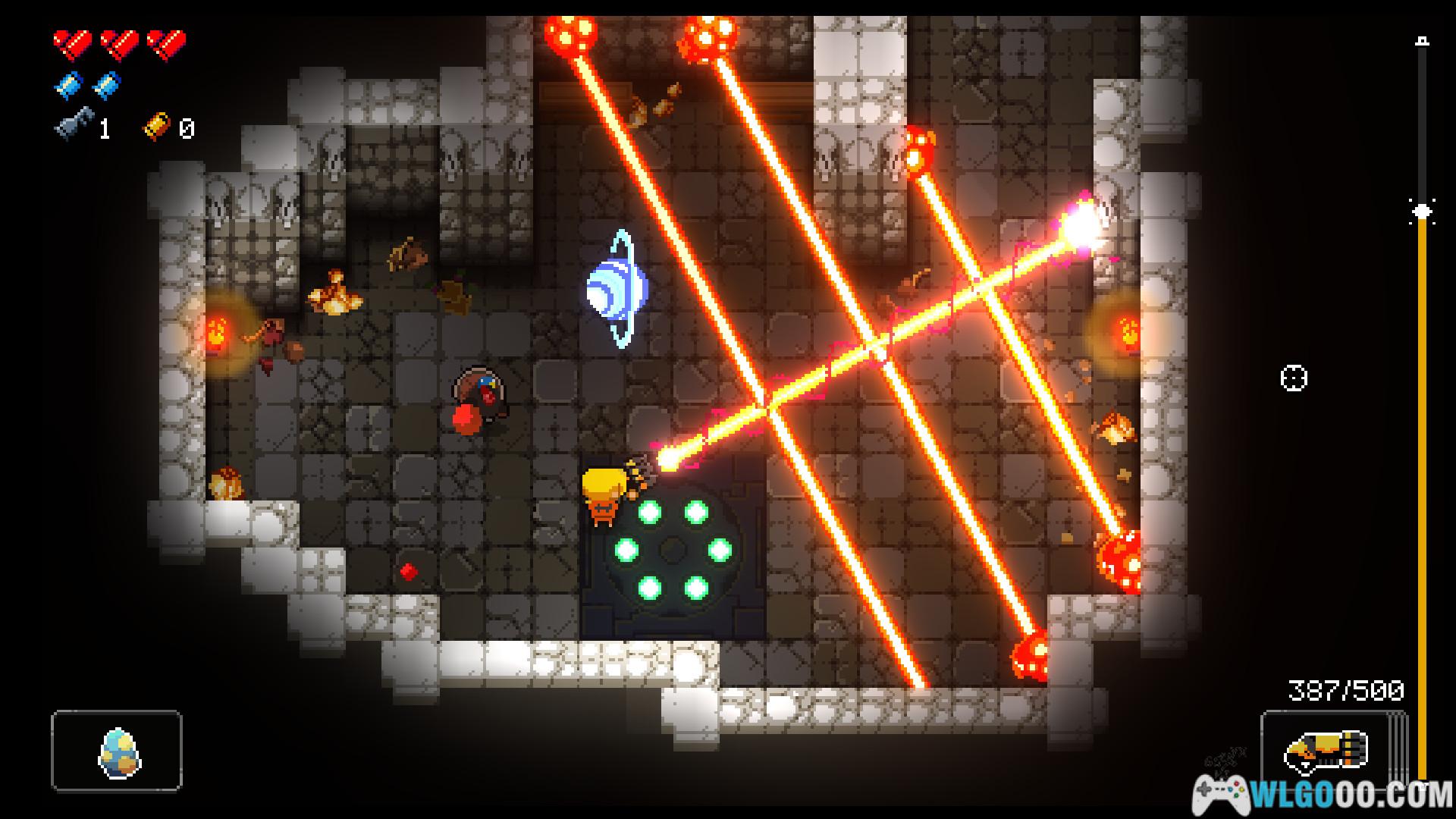Select the spotted egg active item slot
The image size is (1456, 819).
tap(117, 751)
